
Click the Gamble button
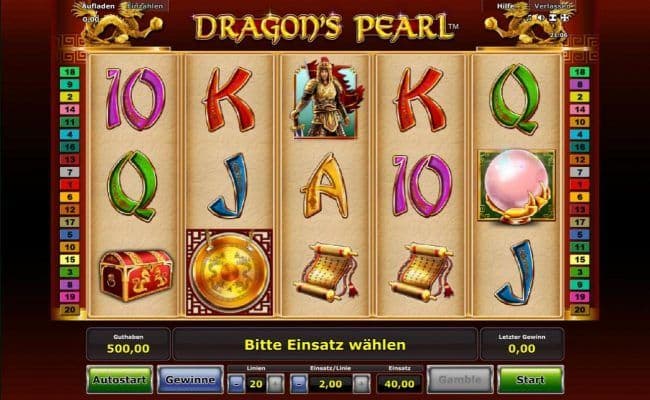(x=461, y=380)
